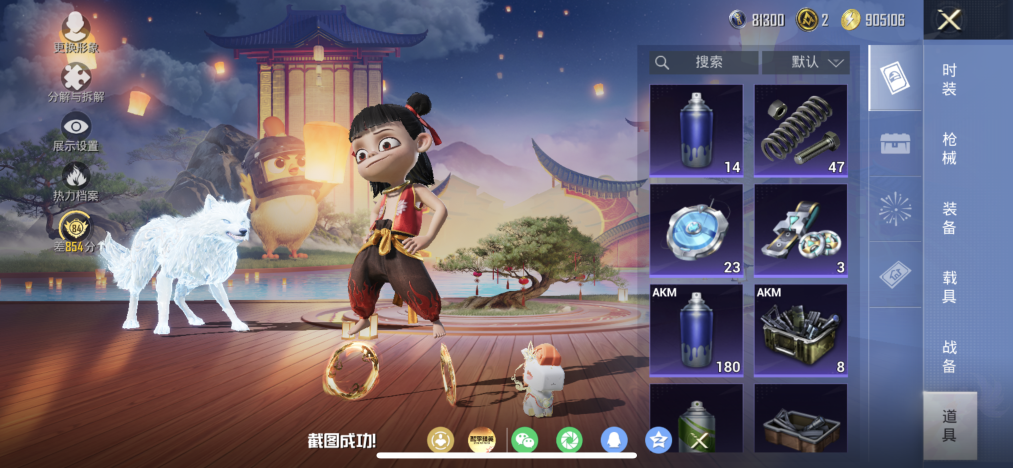The image size is (1013, 468).
Task: Select the blue spray can with 14
Action: (696, 130)
